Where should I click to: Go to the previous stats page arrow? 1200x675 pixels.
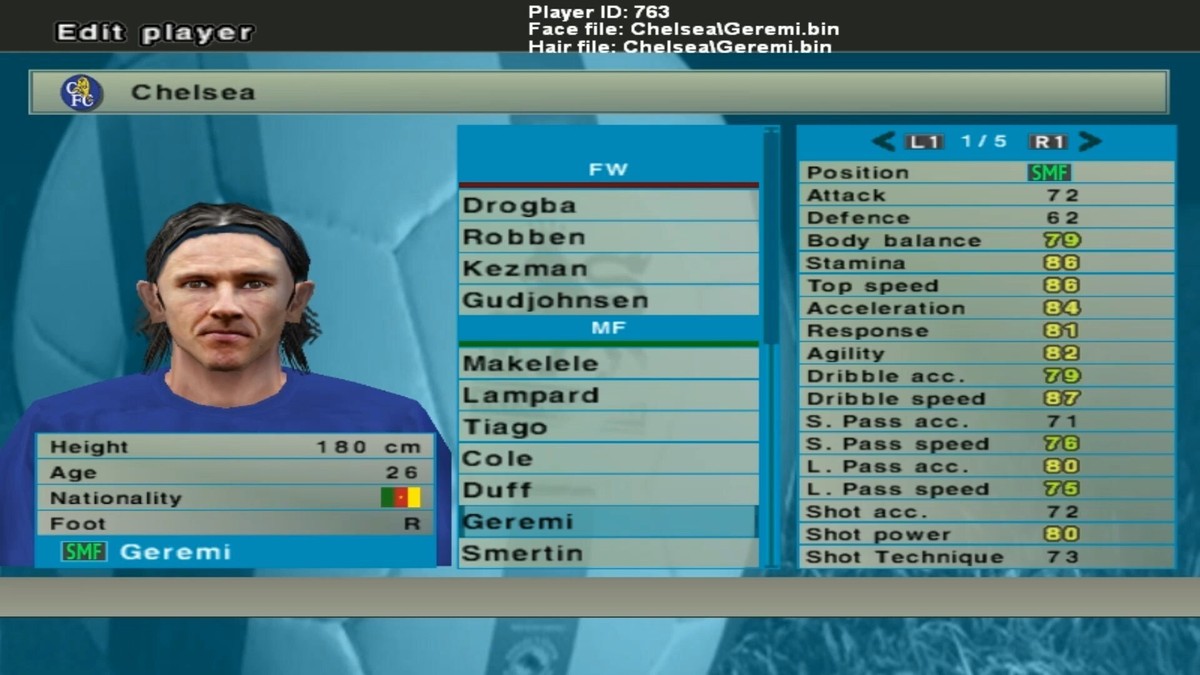tap(882, 142)
